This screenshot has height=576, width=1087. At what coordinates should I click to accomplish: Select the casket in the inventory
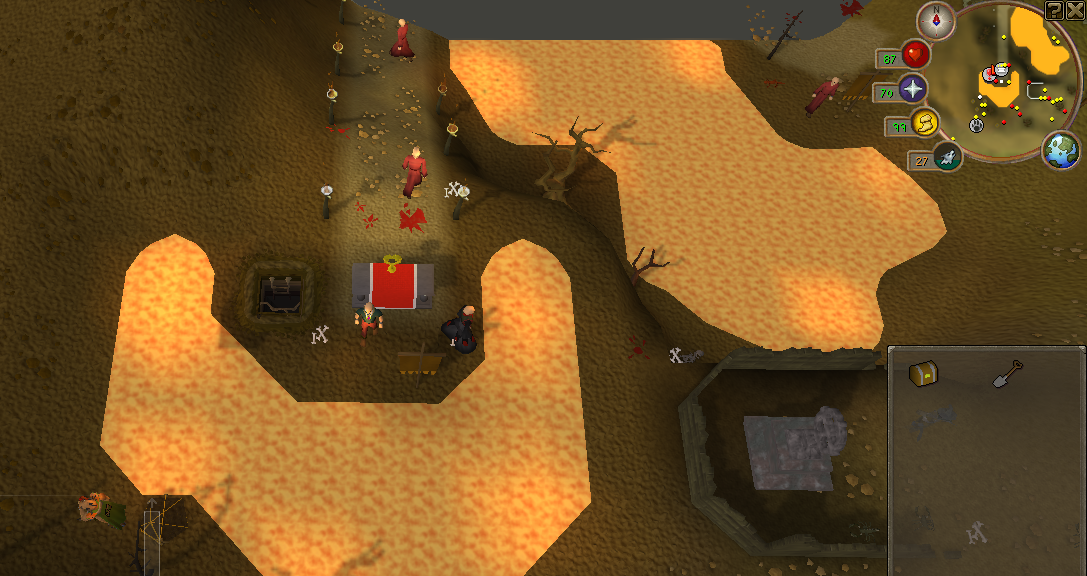pyautogui.click(x=922, y=374)
